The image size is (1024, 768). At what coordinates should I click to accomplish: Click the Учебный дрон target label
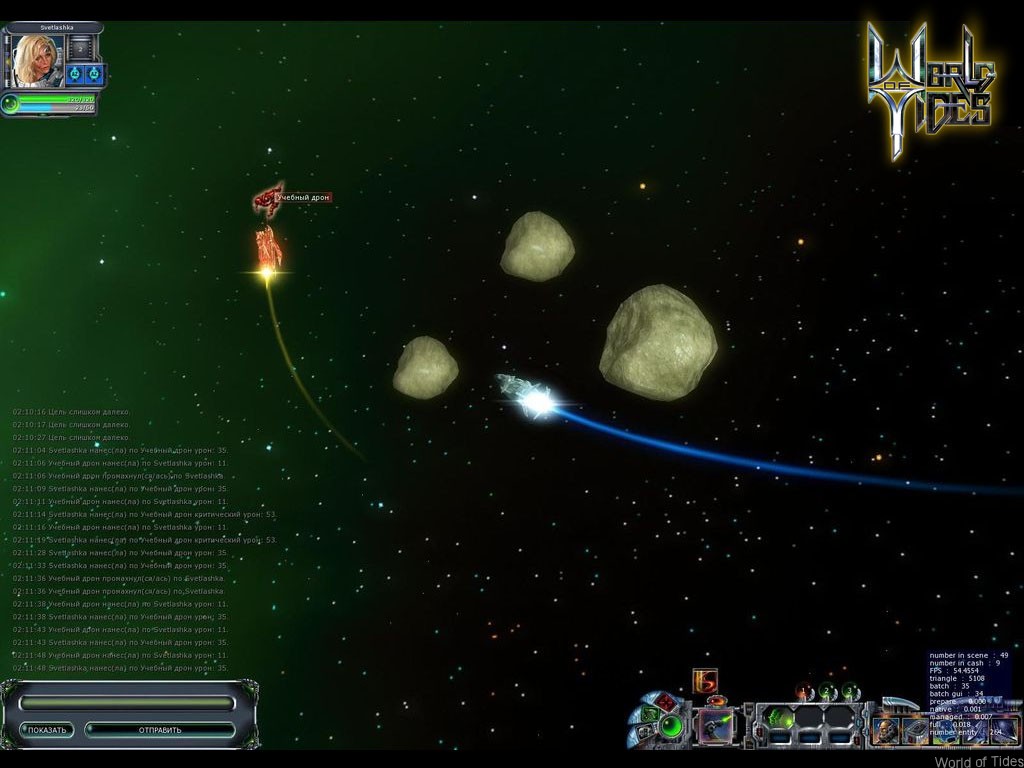tap(304, 198)
